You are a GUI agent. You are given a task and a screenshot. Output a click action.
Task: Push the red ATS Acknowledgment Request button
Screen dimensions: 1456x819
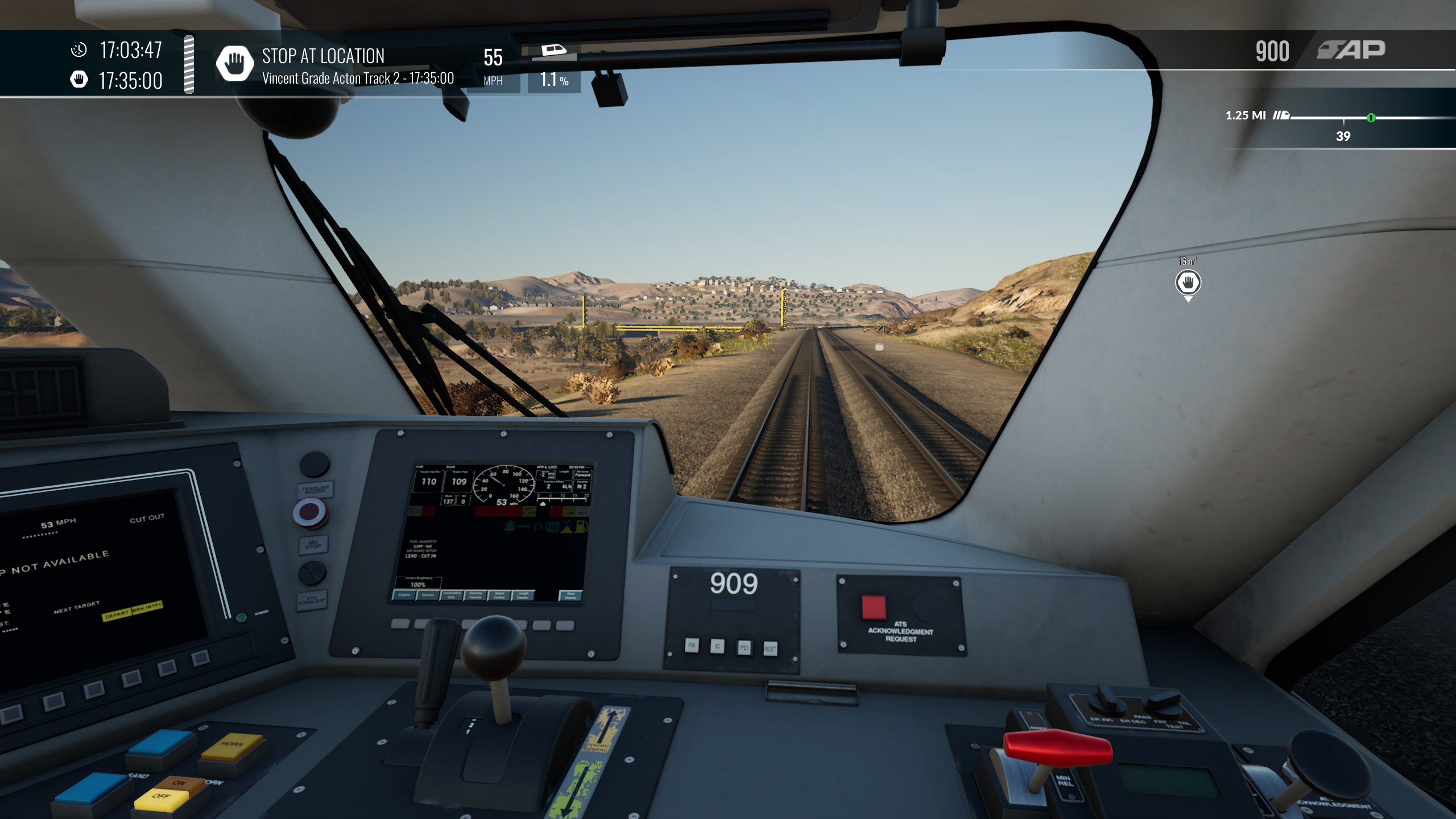874,607
